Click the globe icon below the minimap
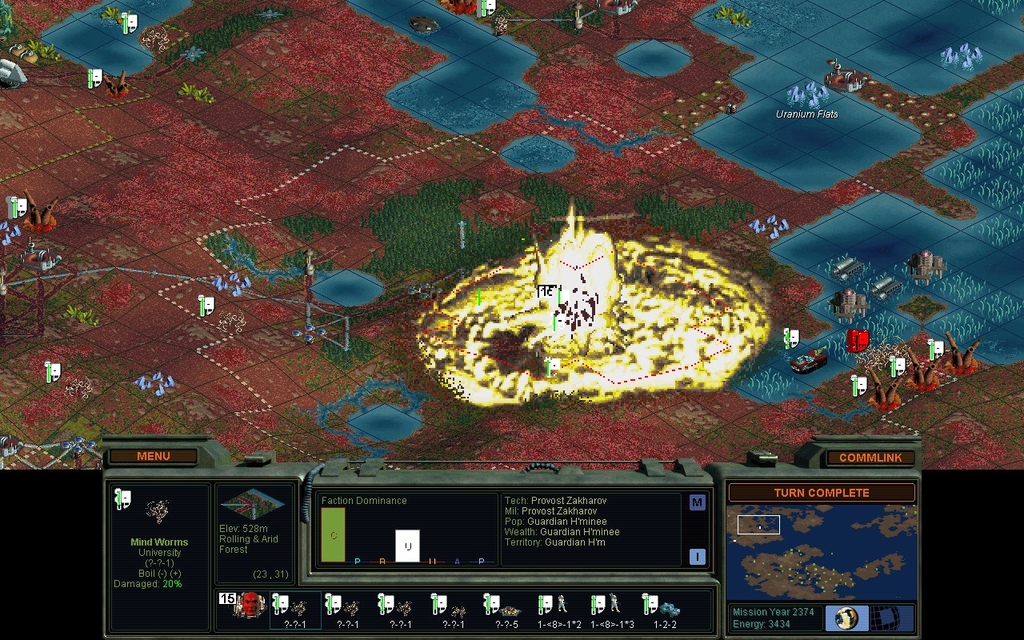 pyautogui.click(x=845, y=616)
